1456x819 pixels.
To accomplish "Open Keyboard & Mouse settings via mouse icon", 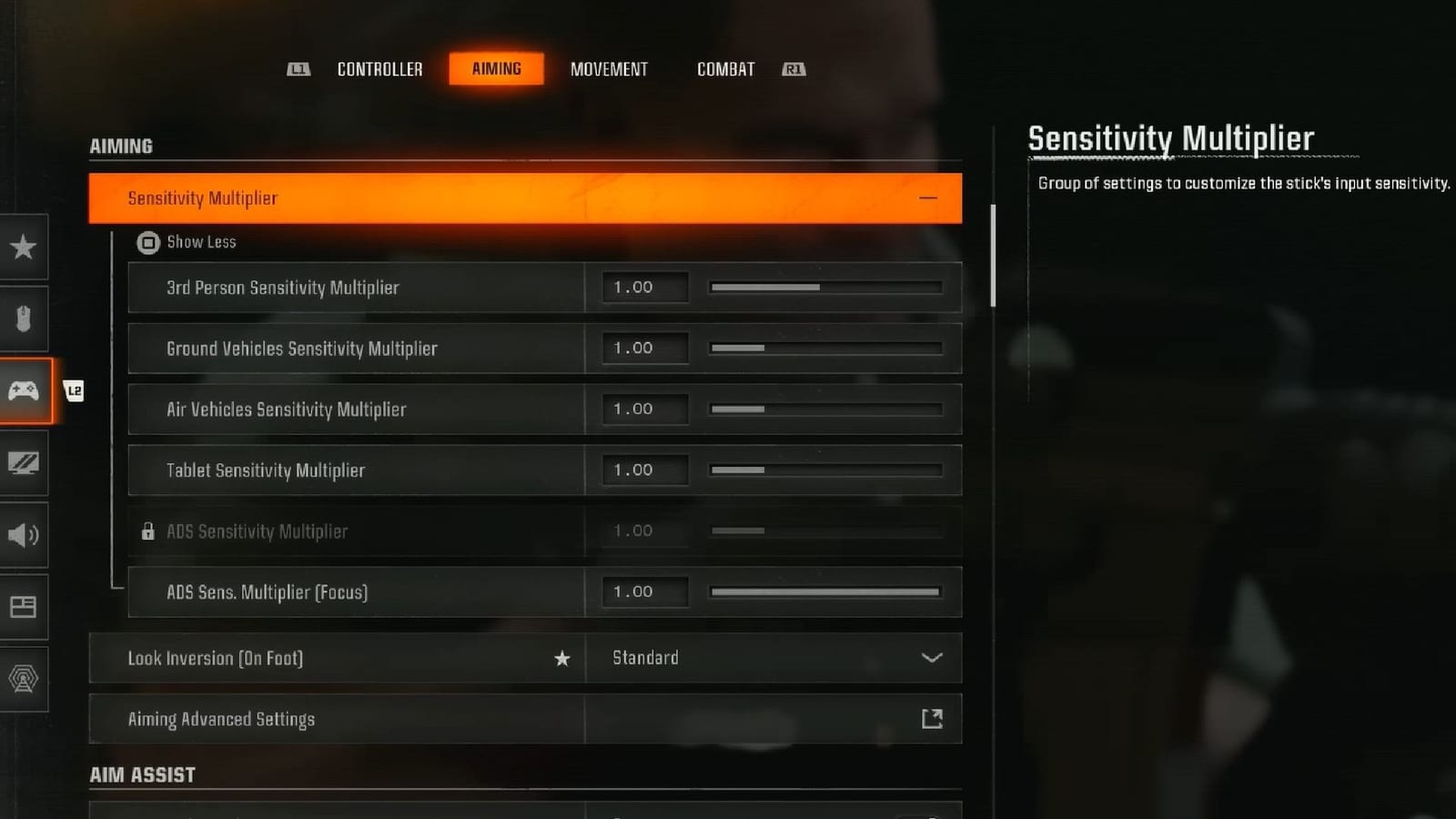I will (24, 318).
